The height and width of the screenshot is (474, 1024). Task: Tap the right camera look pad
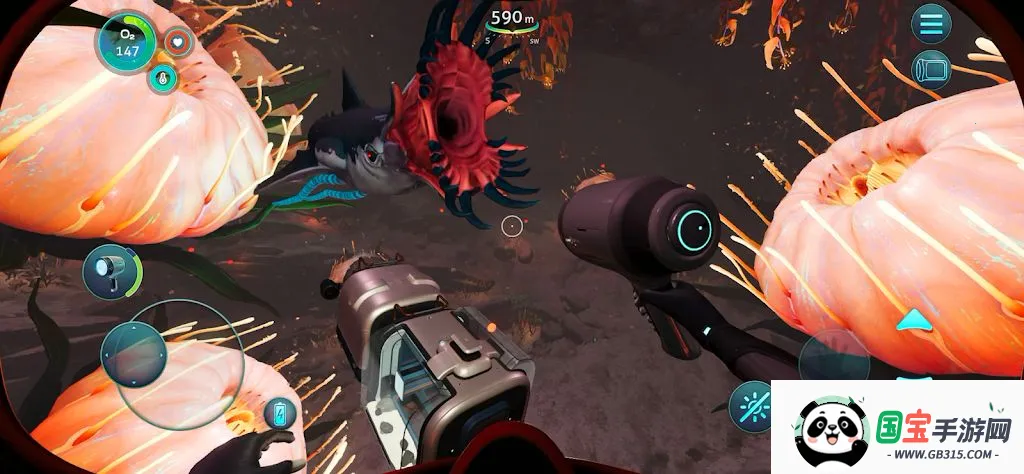tap(833, 356)
